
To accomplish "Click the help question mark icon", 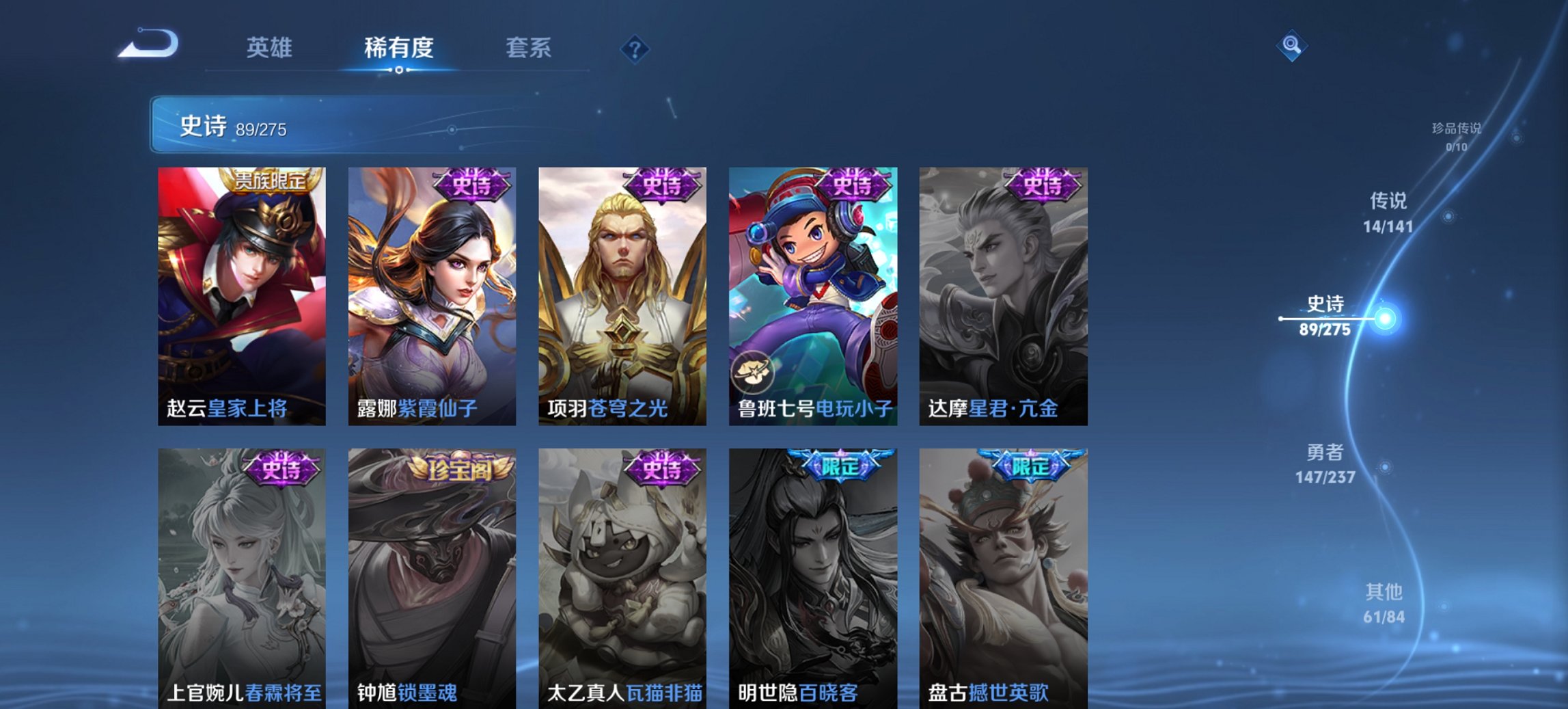I will pos(635,49).
